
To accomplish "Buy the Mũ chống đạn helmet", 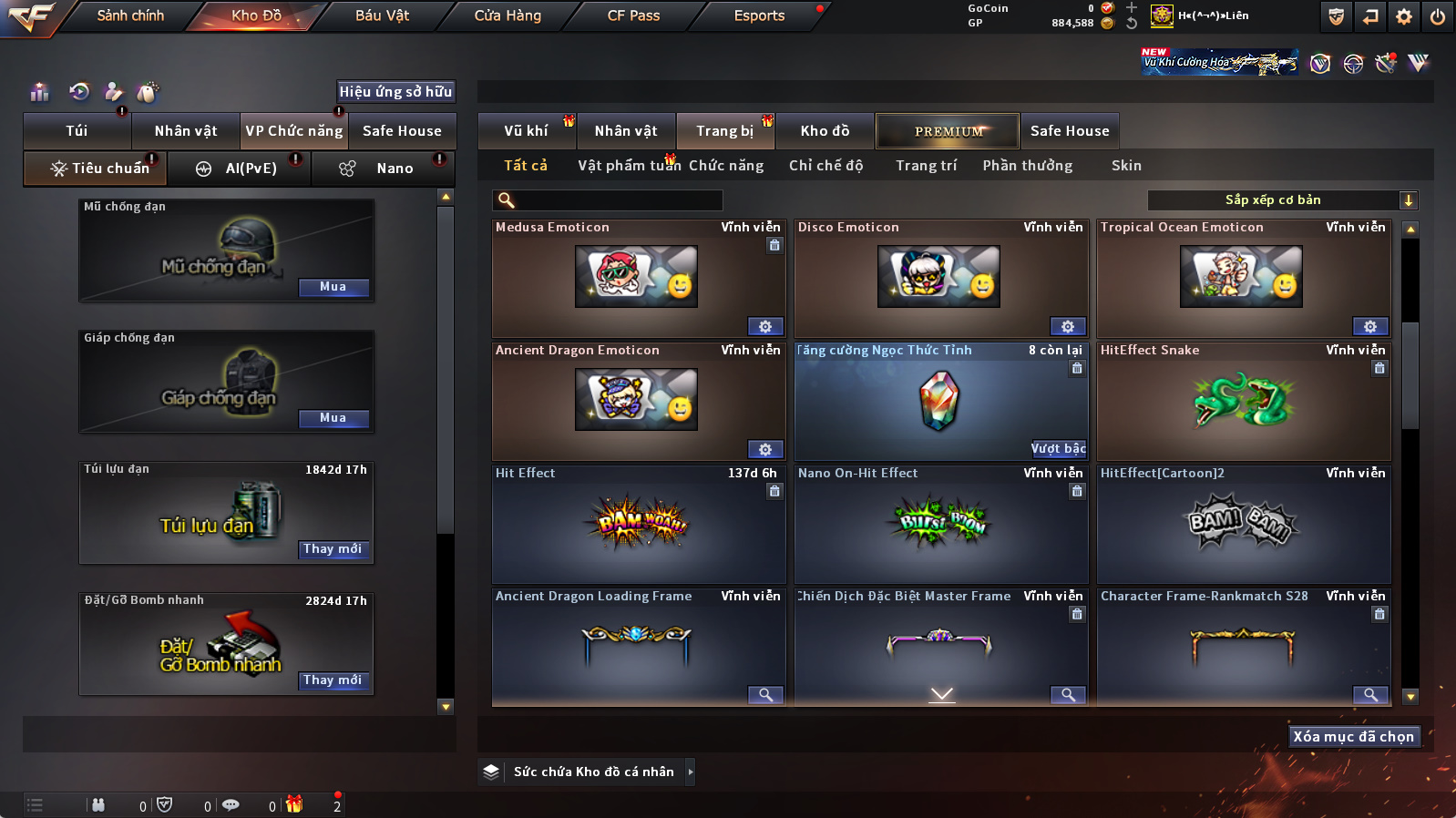I will [x=333, y=287].
